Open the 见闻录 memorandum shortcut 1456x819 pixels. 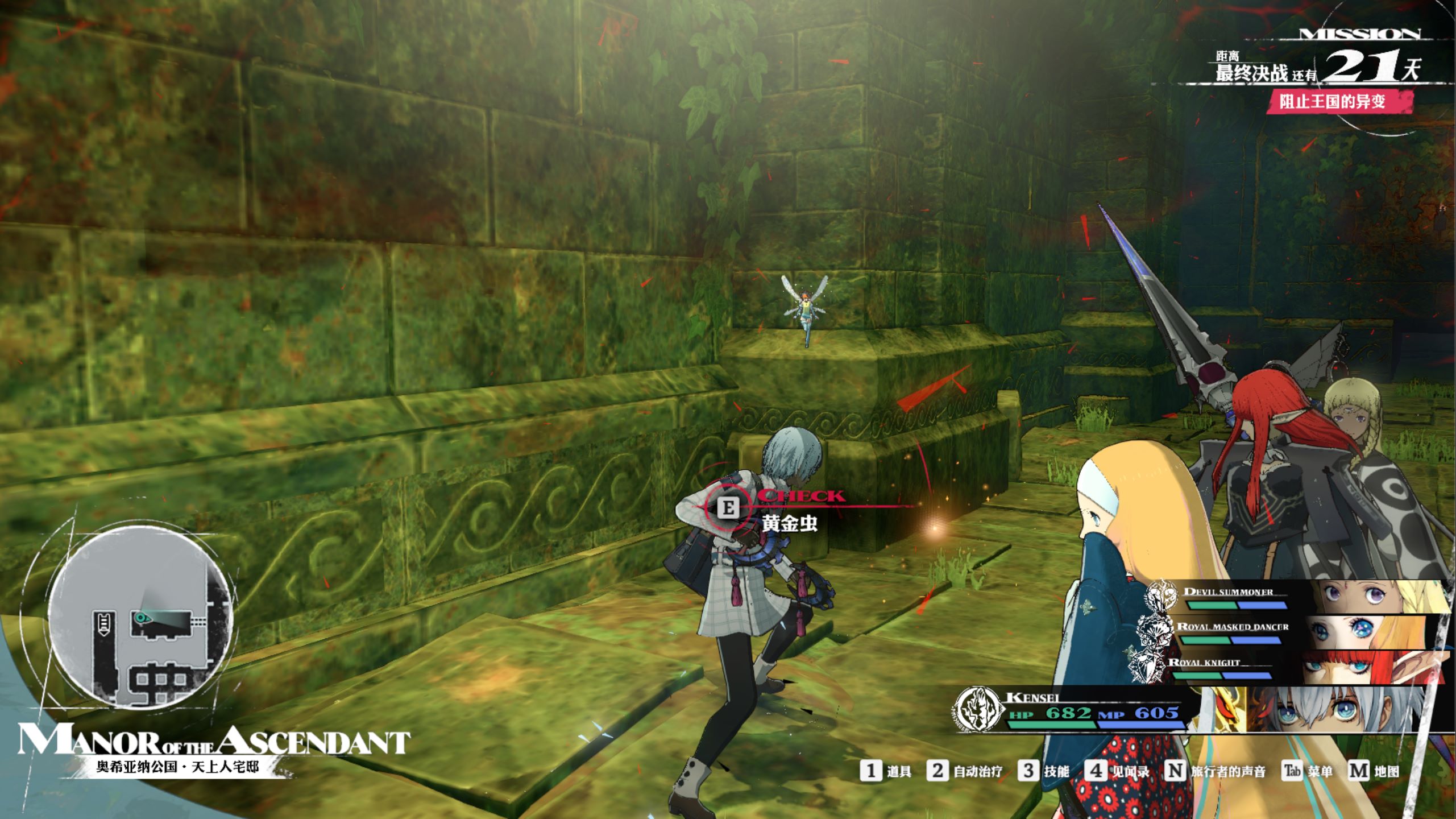(x=1117, y=771)
